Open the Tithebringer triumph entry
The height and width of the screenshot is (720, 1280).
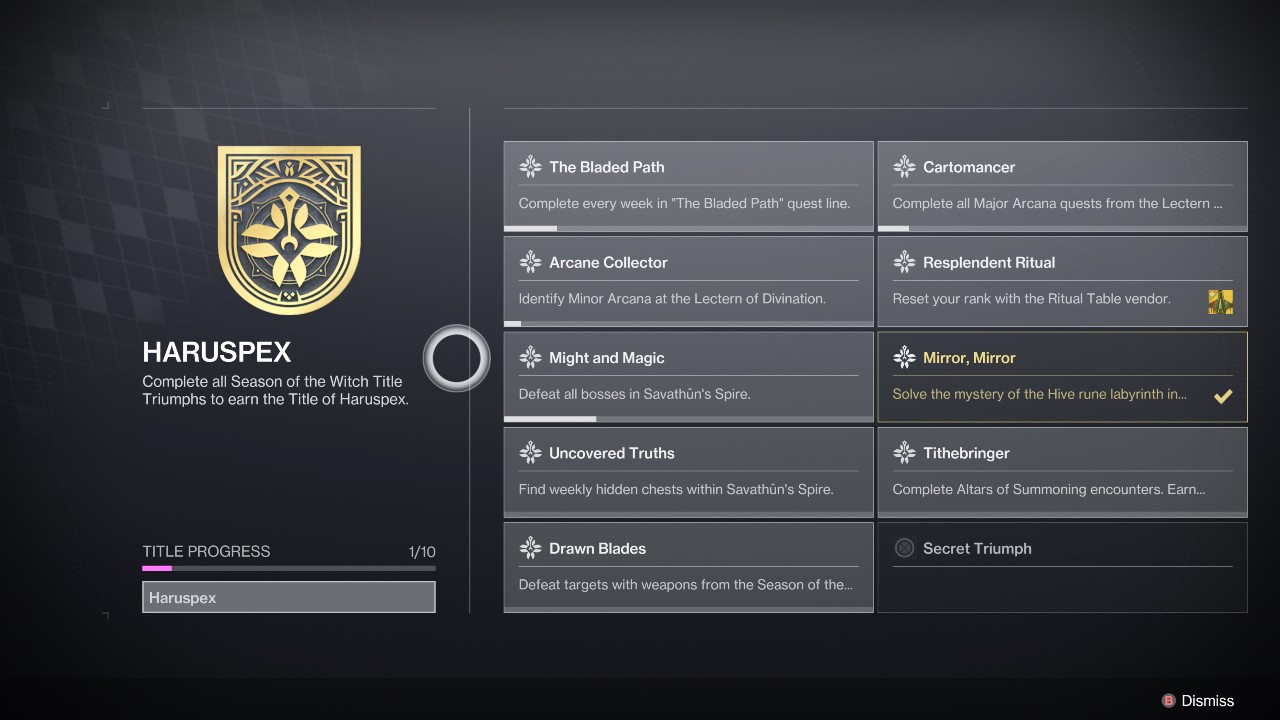tap(1062, 472)
